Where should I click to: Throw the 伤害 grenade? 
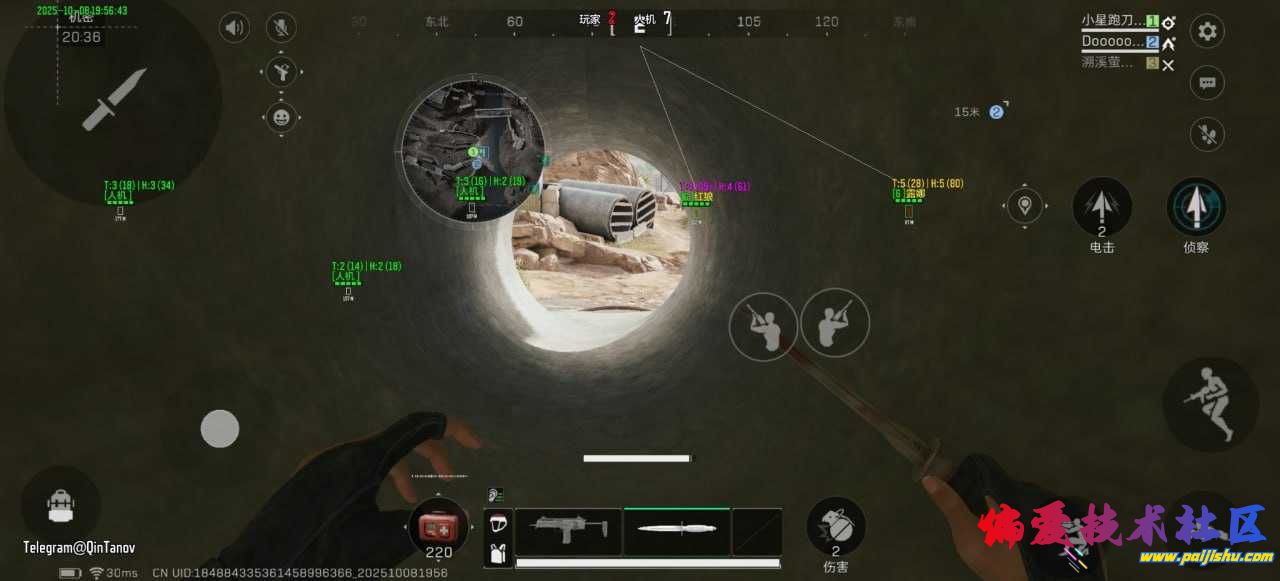(x=835, y=524)
